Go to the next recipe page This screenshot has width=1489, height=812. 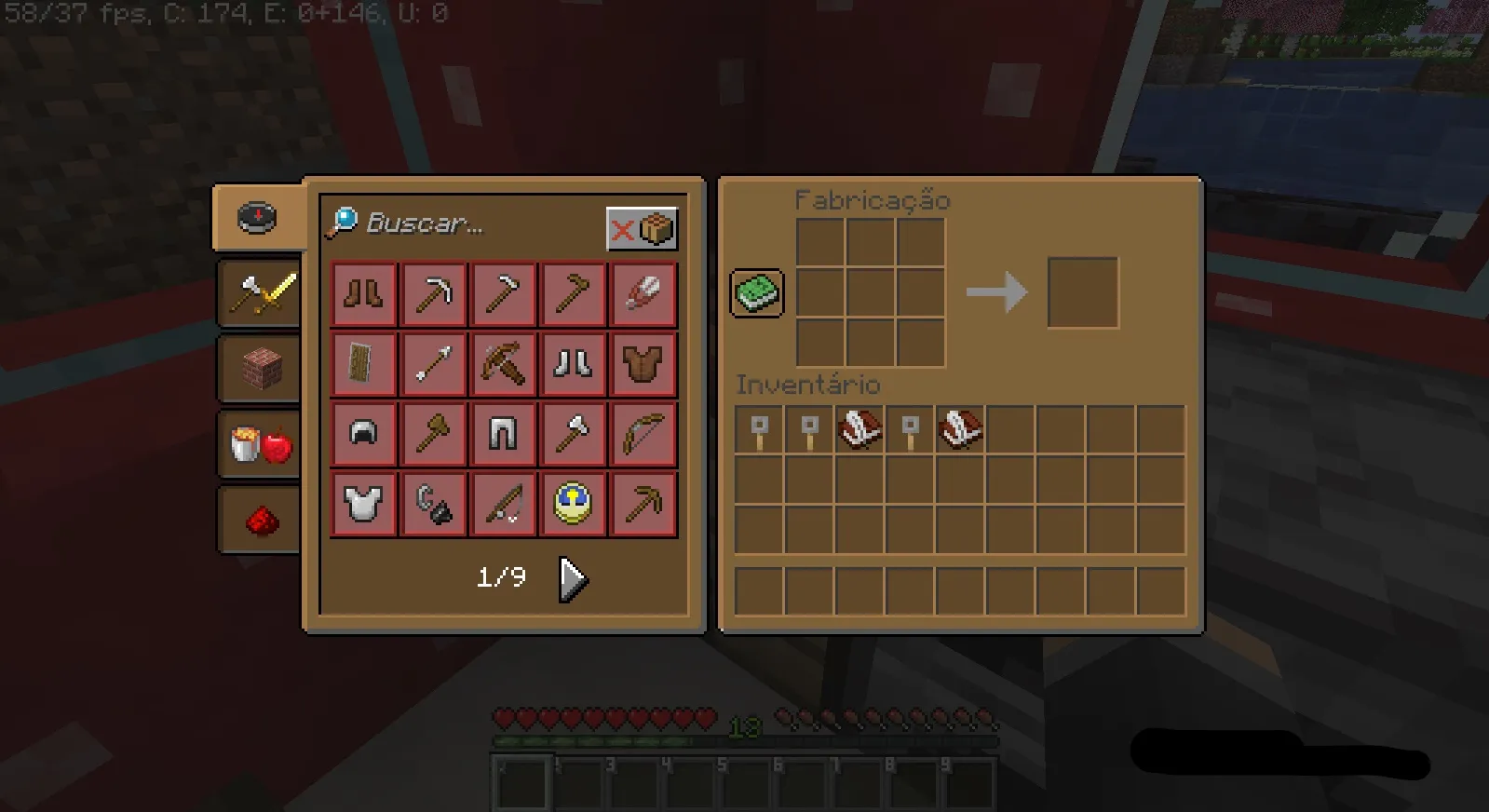[x=571, y=577]
